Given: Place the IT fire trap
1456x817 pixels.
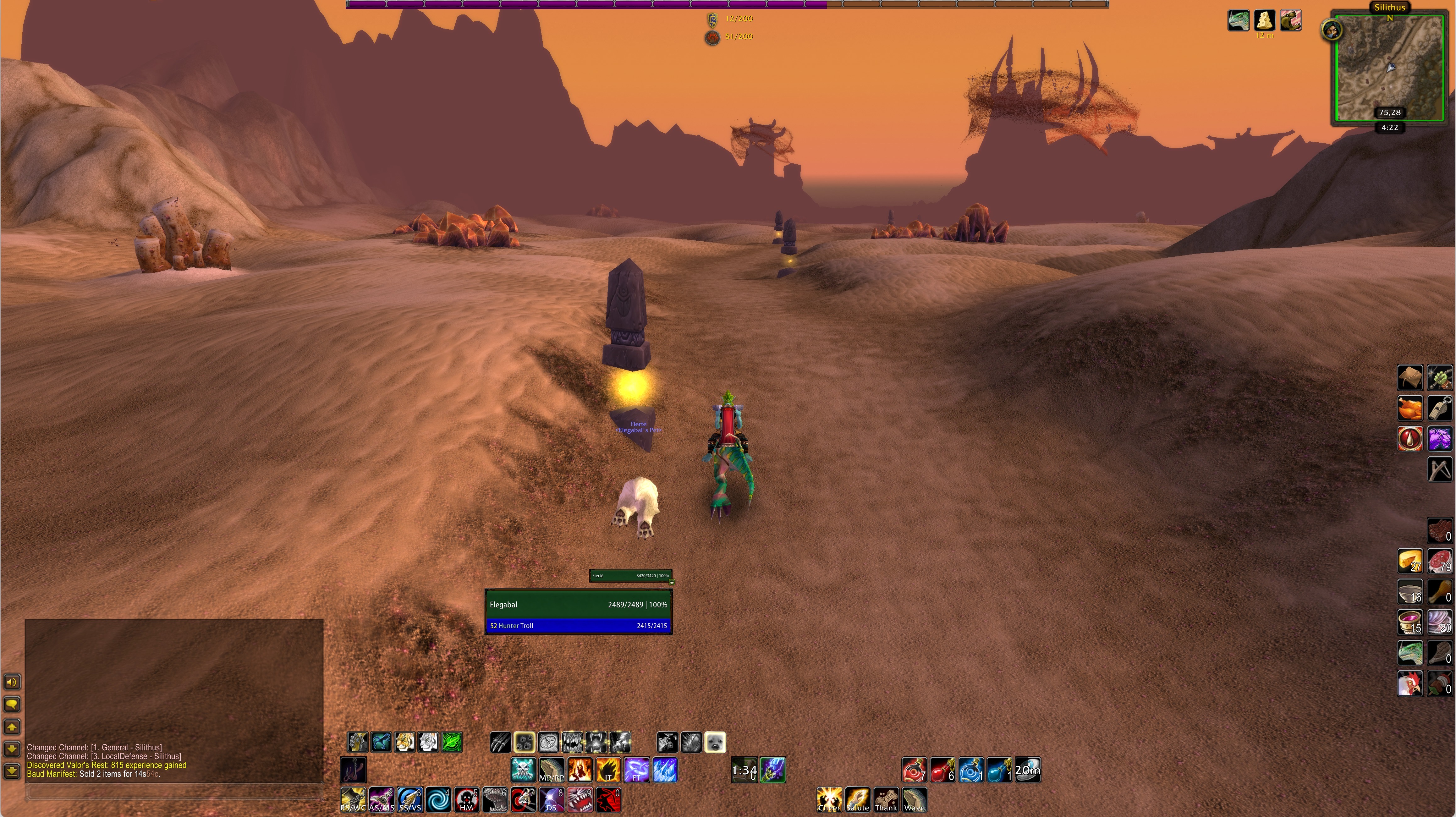Looking at the screenshot, I should pos(607,770).
